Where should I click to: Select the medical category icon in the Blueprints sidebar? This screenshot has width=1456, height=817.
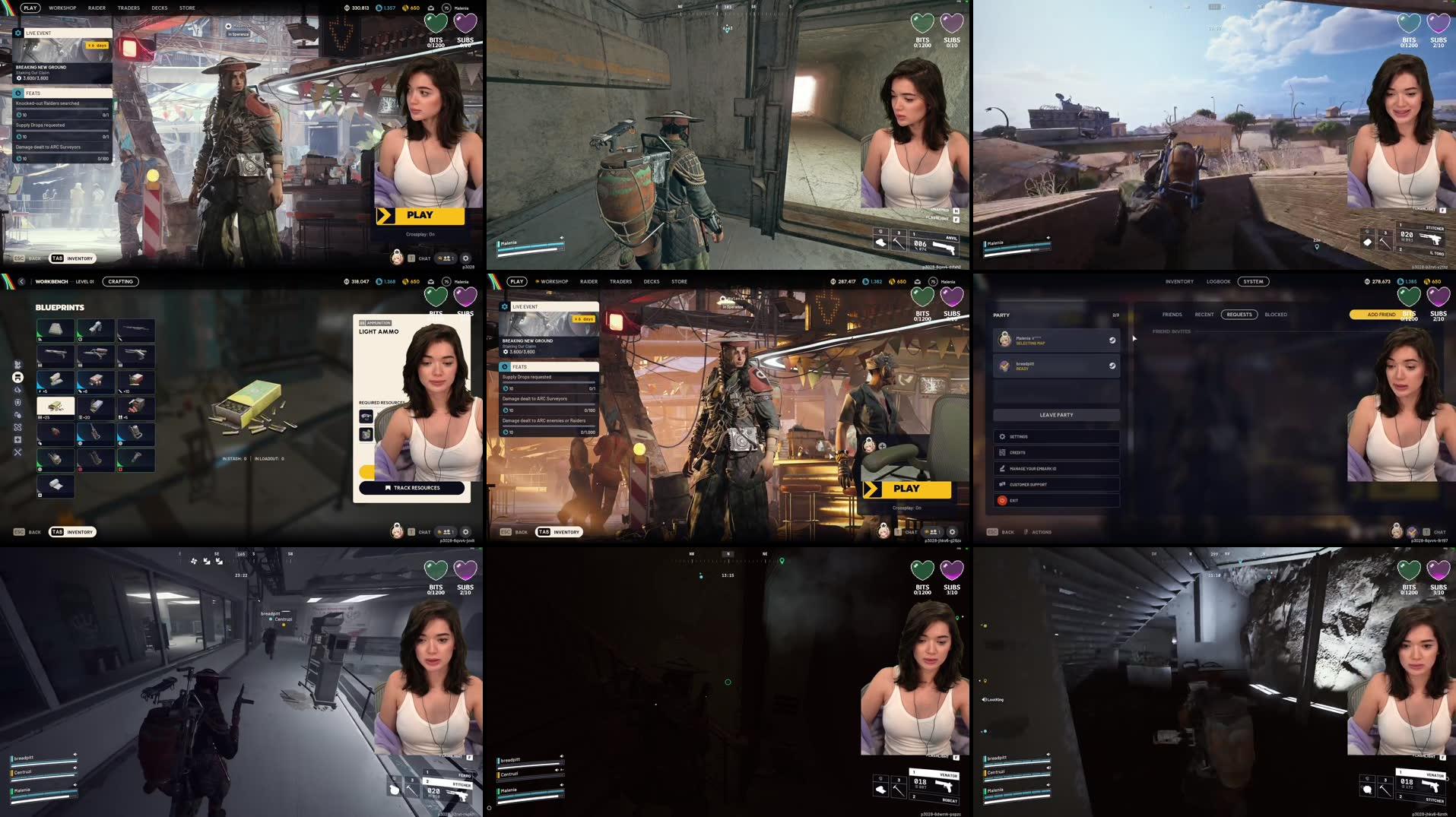pos(18,439)
